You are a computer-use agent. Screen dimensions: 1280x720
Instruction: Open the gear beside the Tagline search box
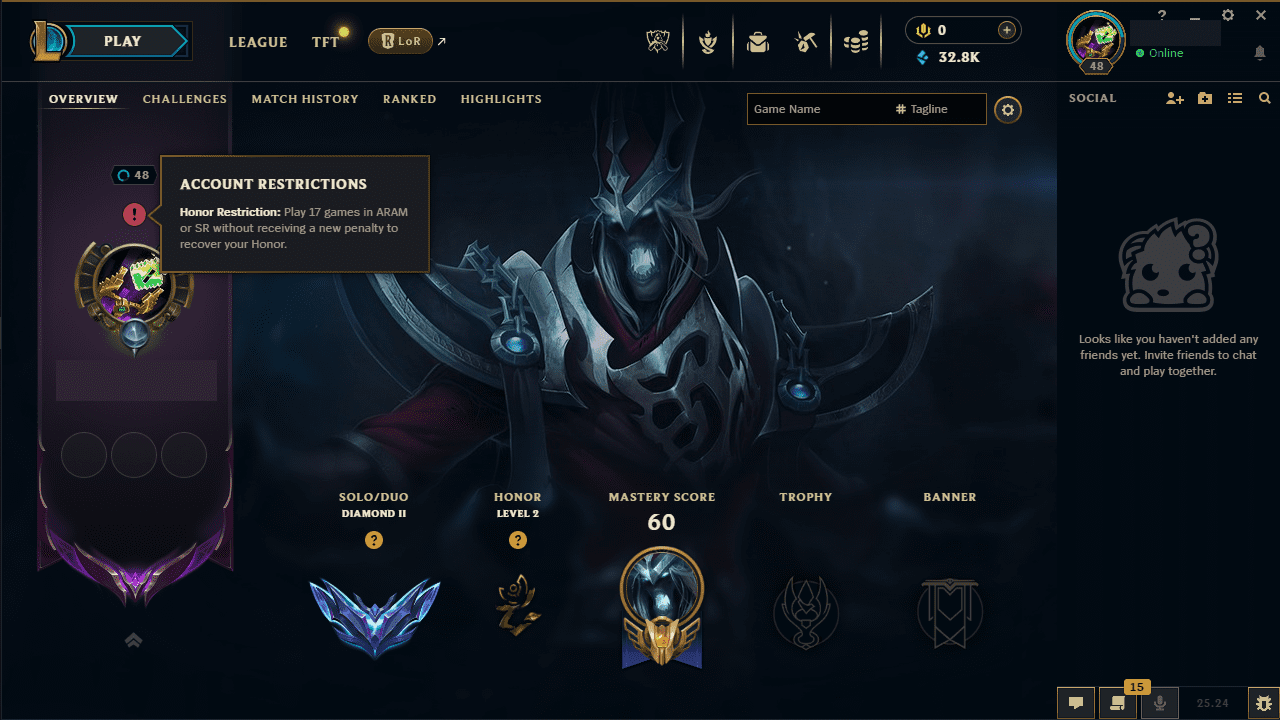(x=1007, y=109)
